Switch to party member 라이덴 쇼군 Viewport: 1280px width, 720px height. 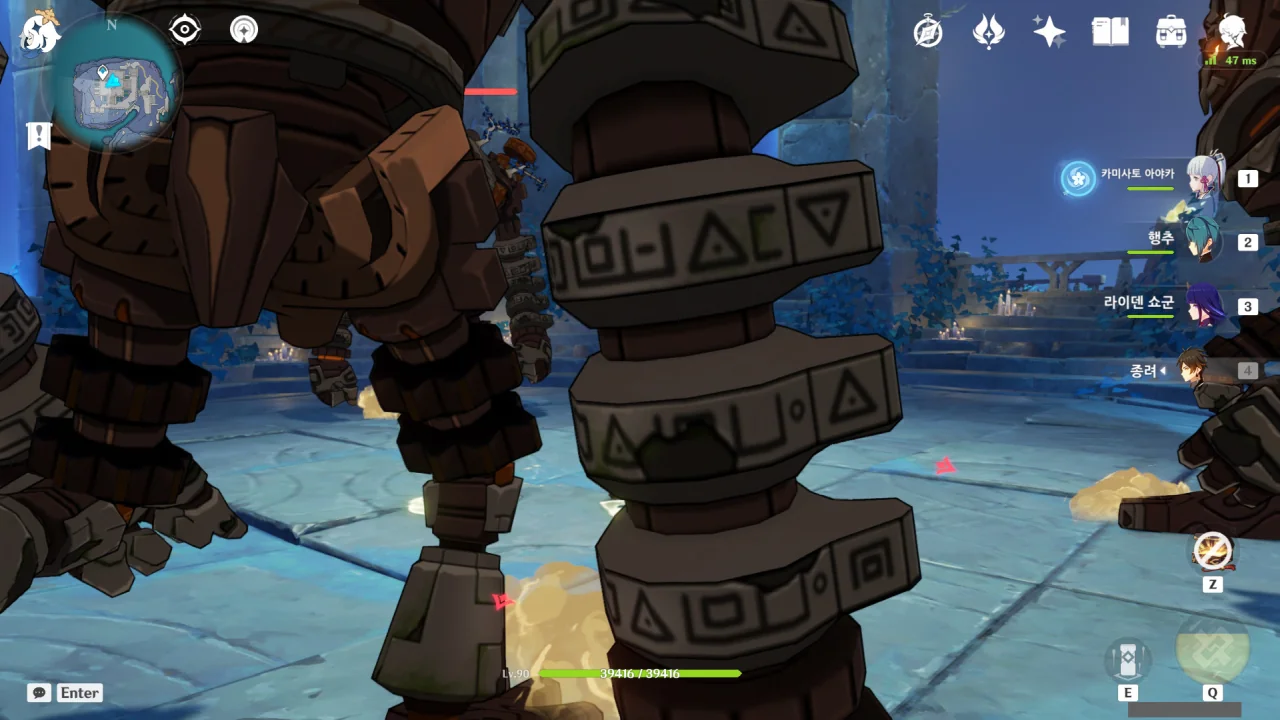[1204, 306]
